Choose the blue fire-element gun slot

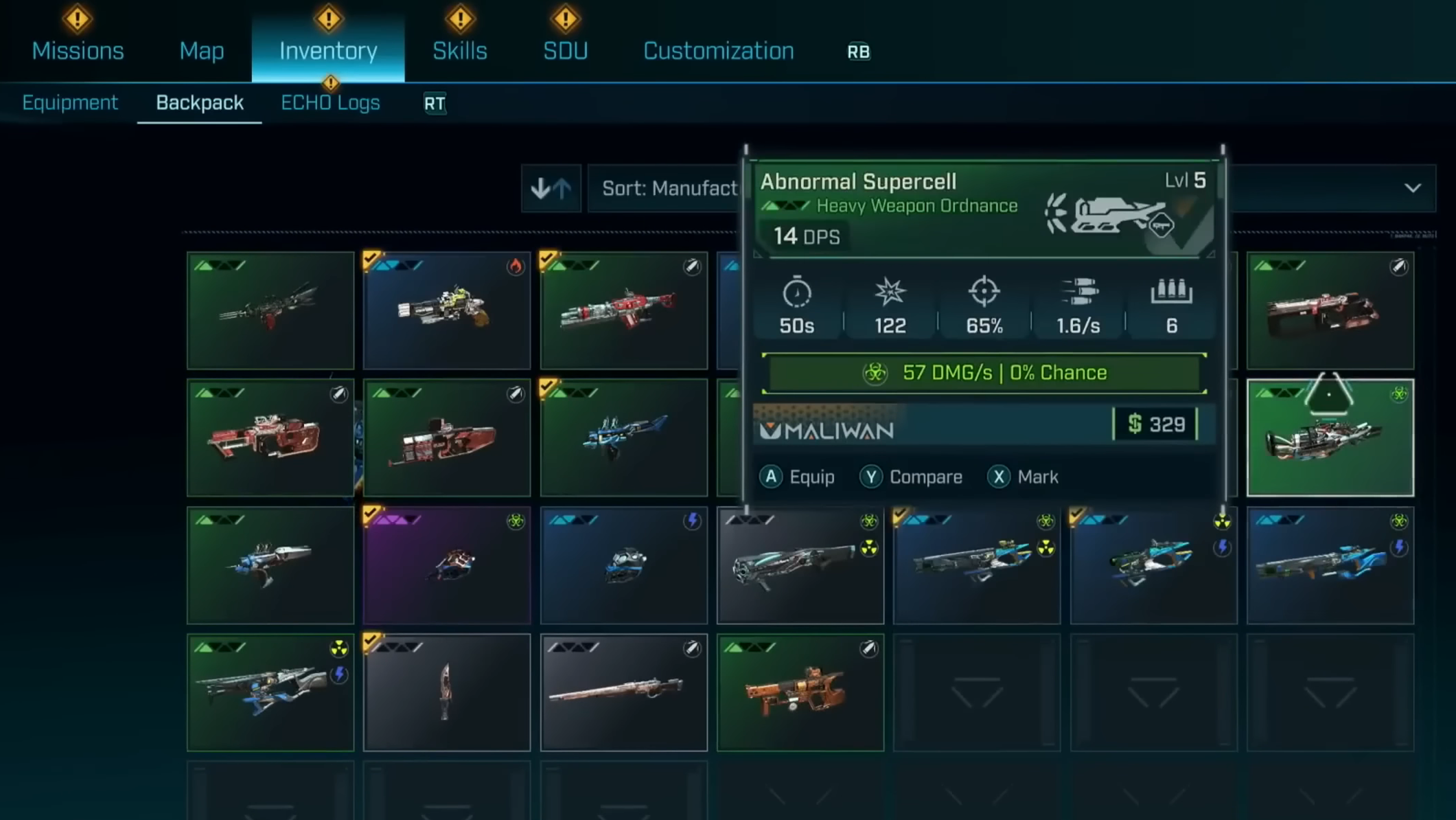(x=447, y=310)
